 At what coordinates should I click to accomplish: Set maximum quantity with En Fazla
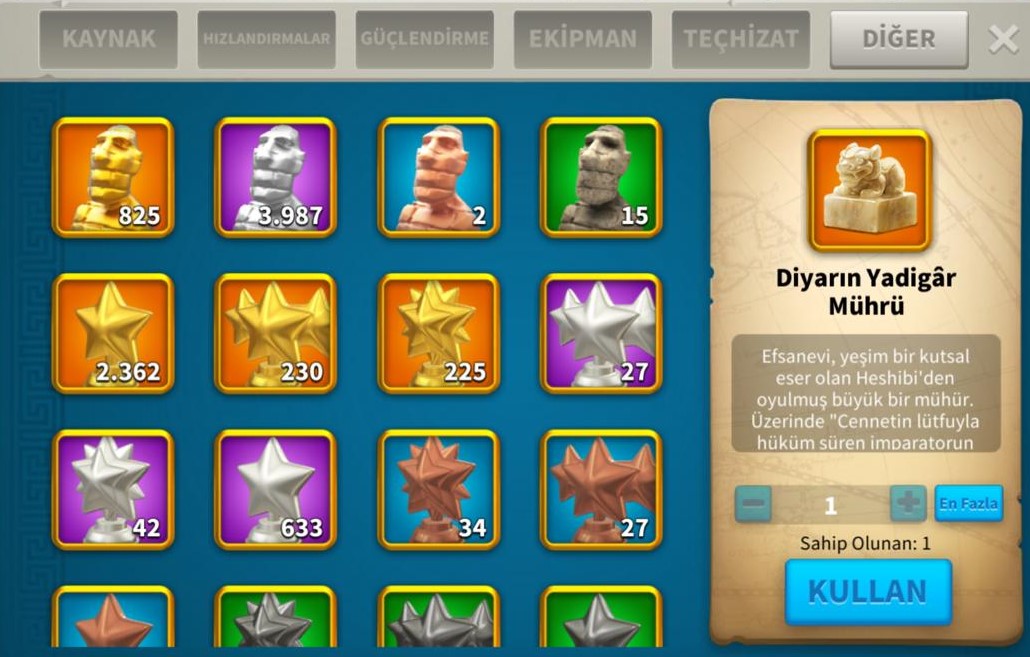point(968,503)
